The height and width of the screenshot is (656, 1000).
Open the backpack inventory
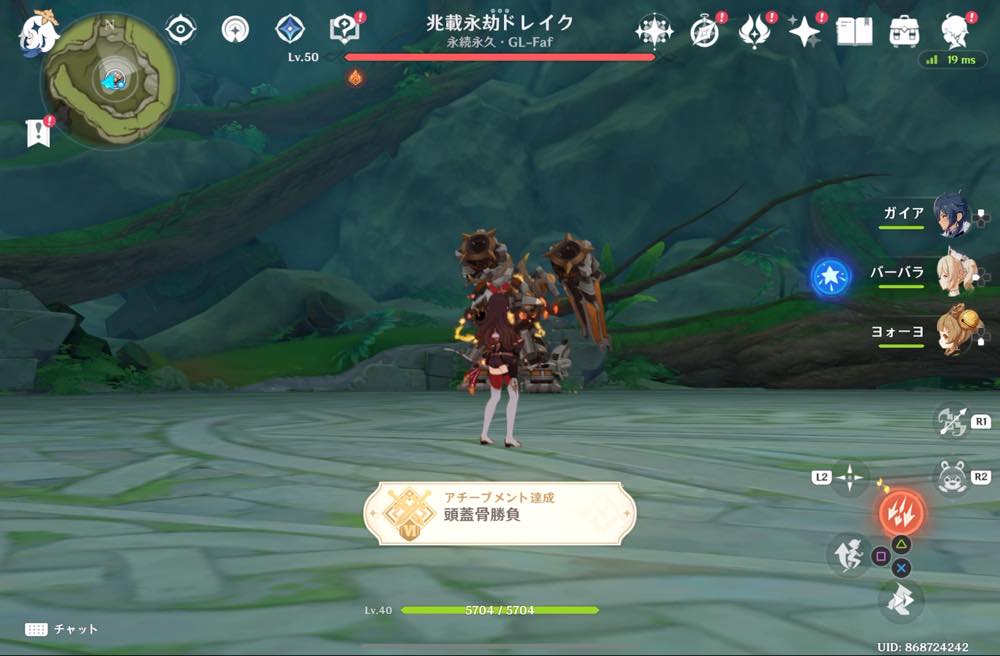click(905, 32)
